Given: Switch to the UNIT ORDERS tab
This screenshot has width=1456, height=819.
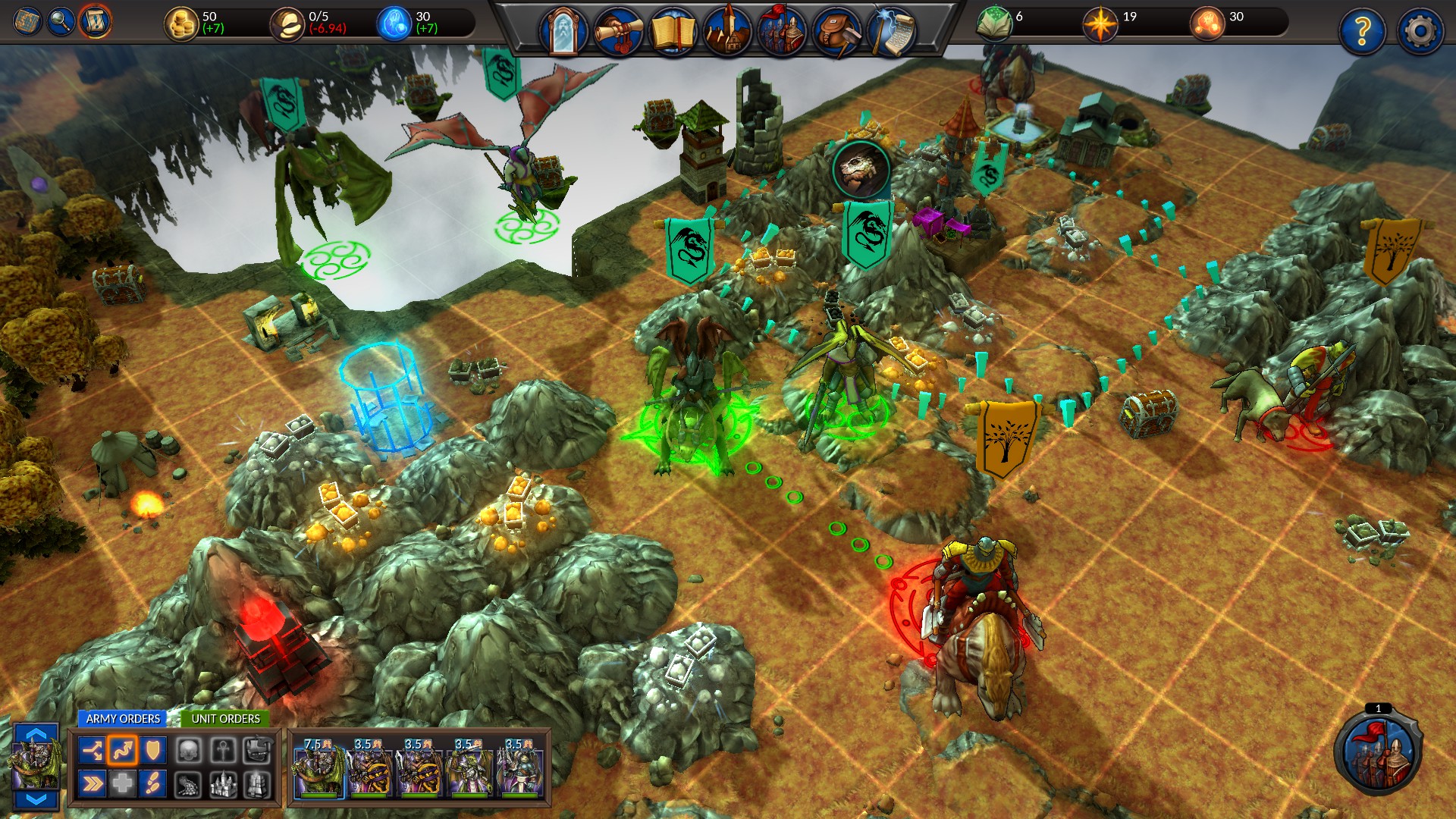Looking at the screenshot, I should pos(227,718).
